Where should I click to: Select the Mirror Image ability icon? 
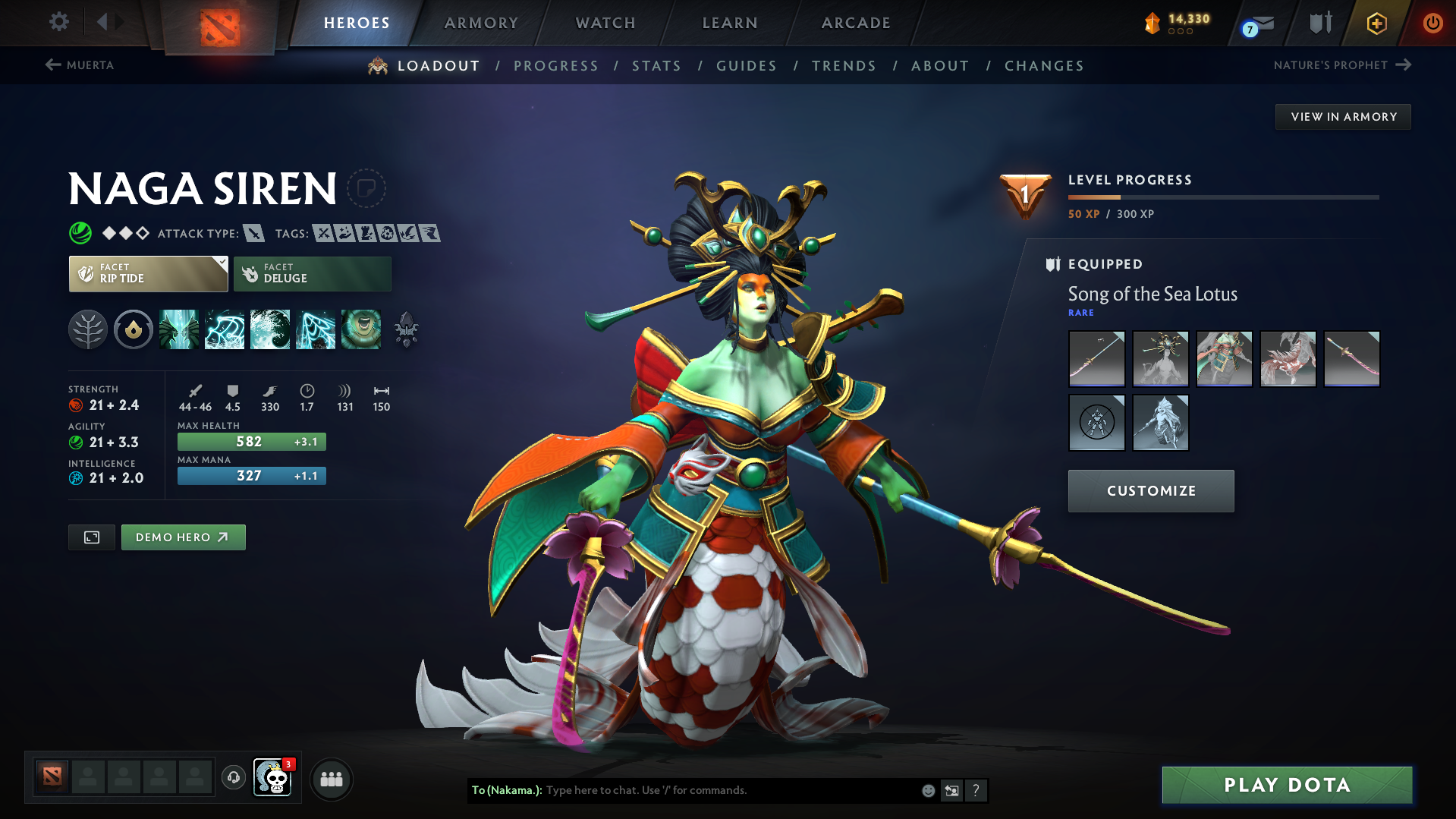[180, 329]
